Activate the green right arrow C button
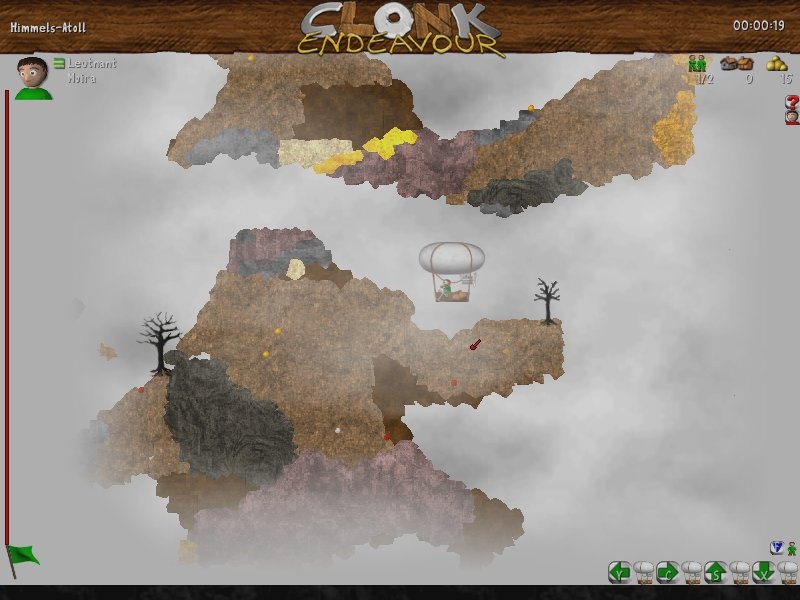Screen dimensions: 800x600 pyautogui.click(x=668, y=572)
